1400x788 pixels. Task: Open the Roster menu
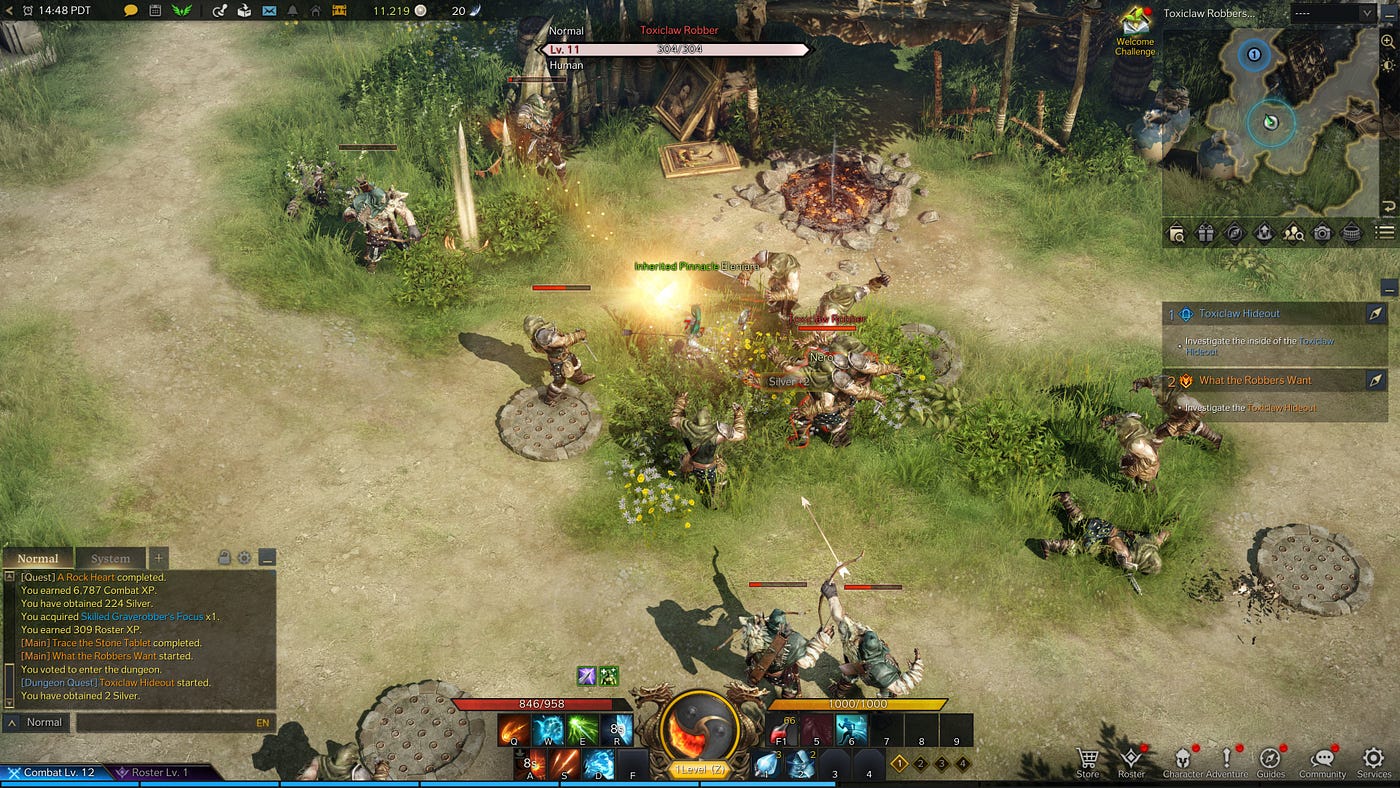1131,762
